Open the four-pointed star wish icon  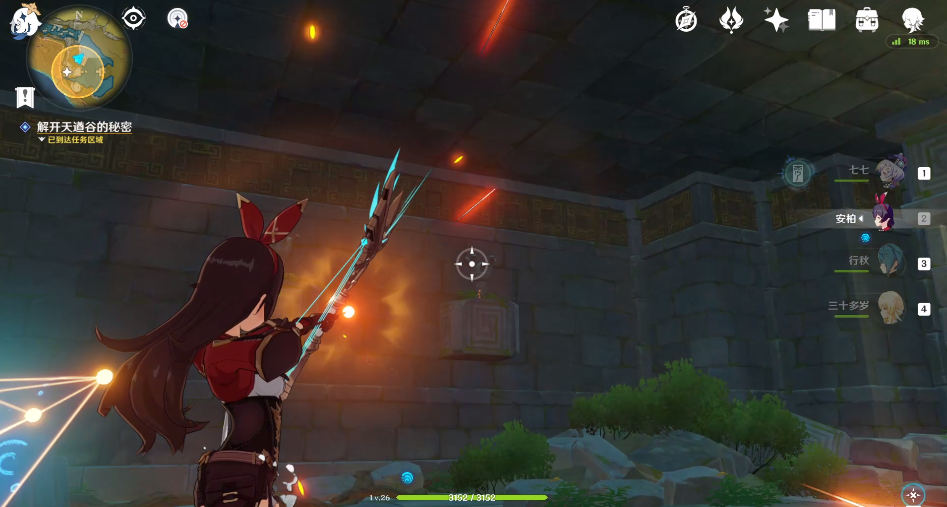776,20
